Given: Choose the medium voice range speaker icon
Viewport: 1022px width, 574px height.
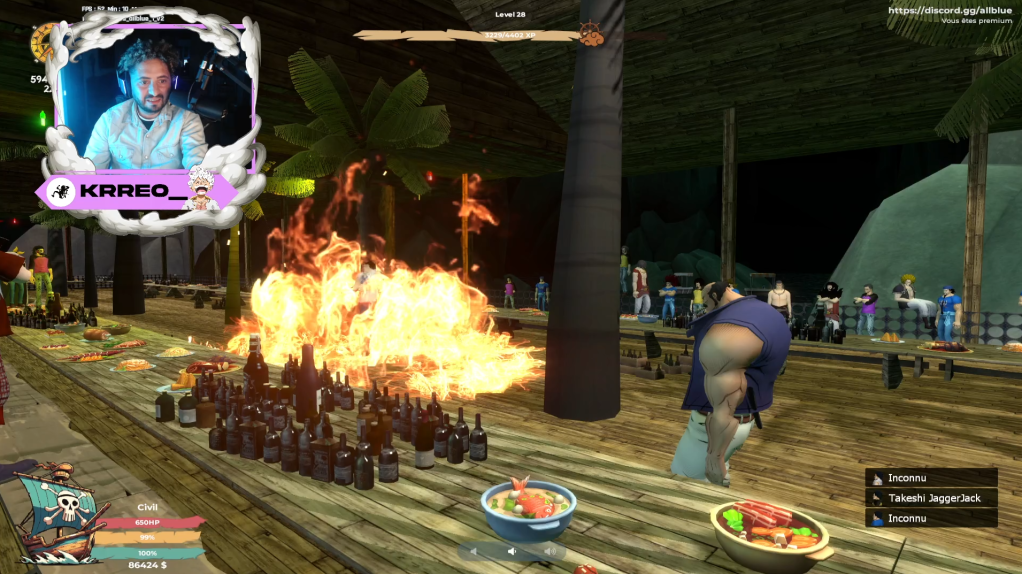Looking at the screenshot, I should tap(512, 550).
